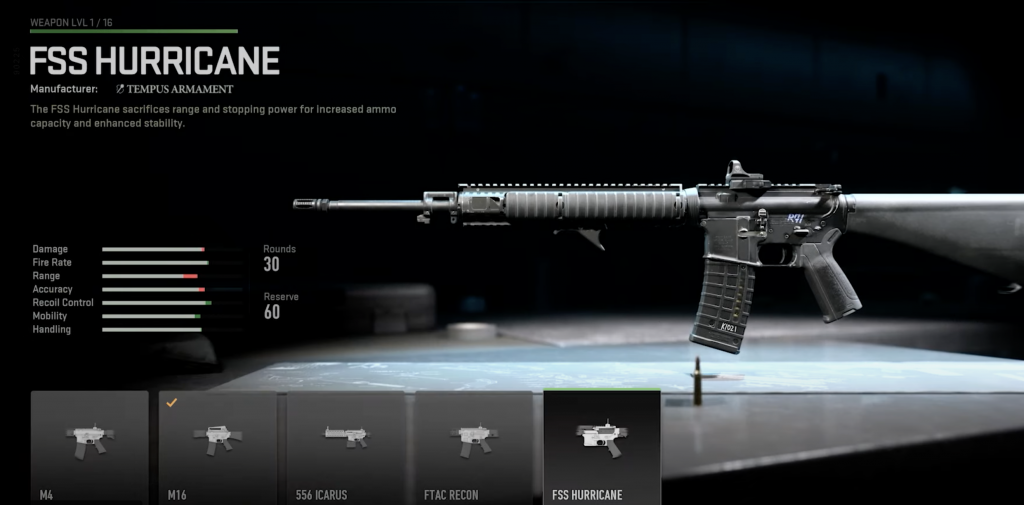This screenshot has width=1024, height=505.
Task: Select the FSS Hurricane weapon tile
Action: 601,446
